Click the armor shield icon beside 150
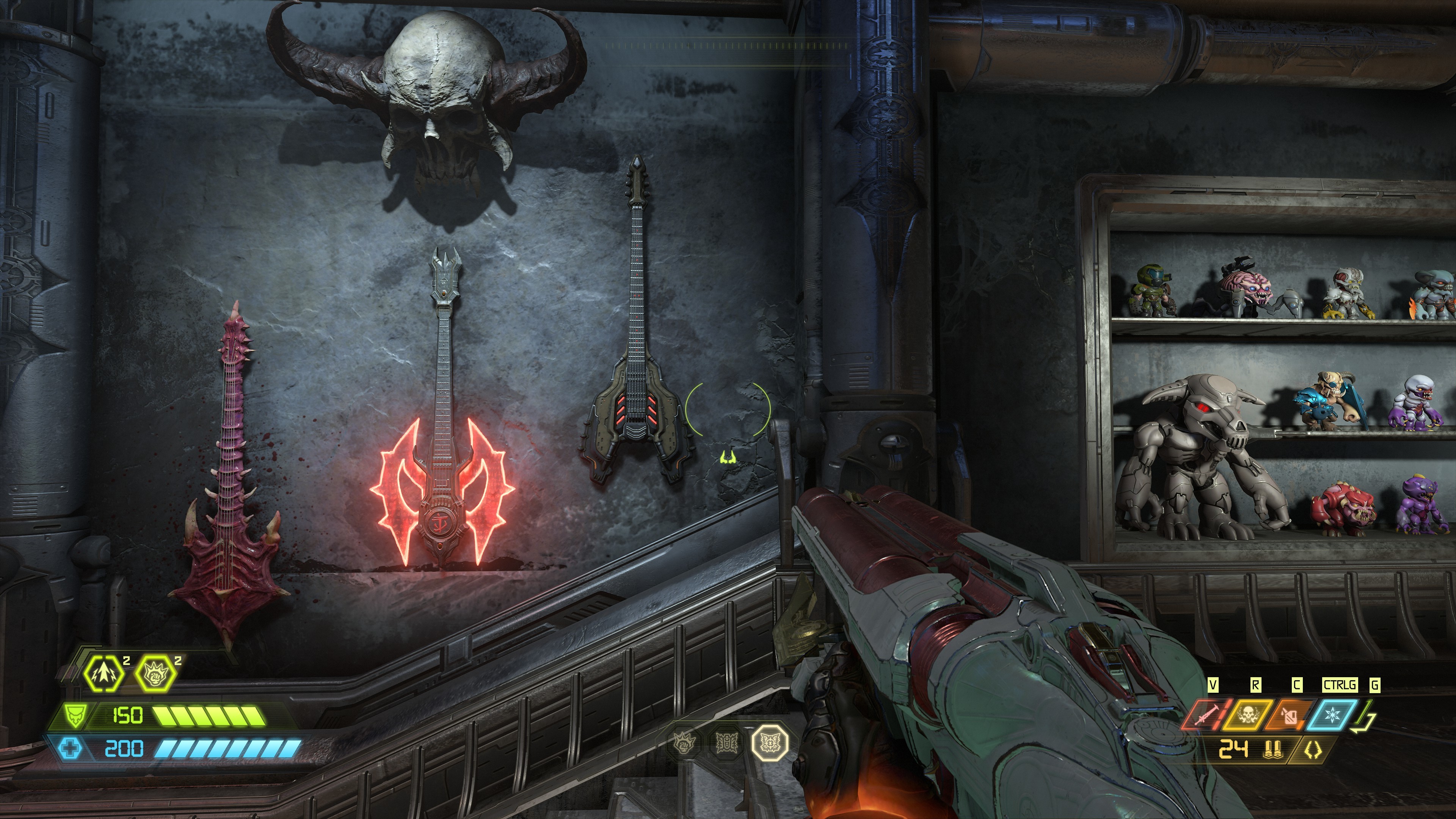The width and height of the screenshot is (1456, 819). coord(75,715)
